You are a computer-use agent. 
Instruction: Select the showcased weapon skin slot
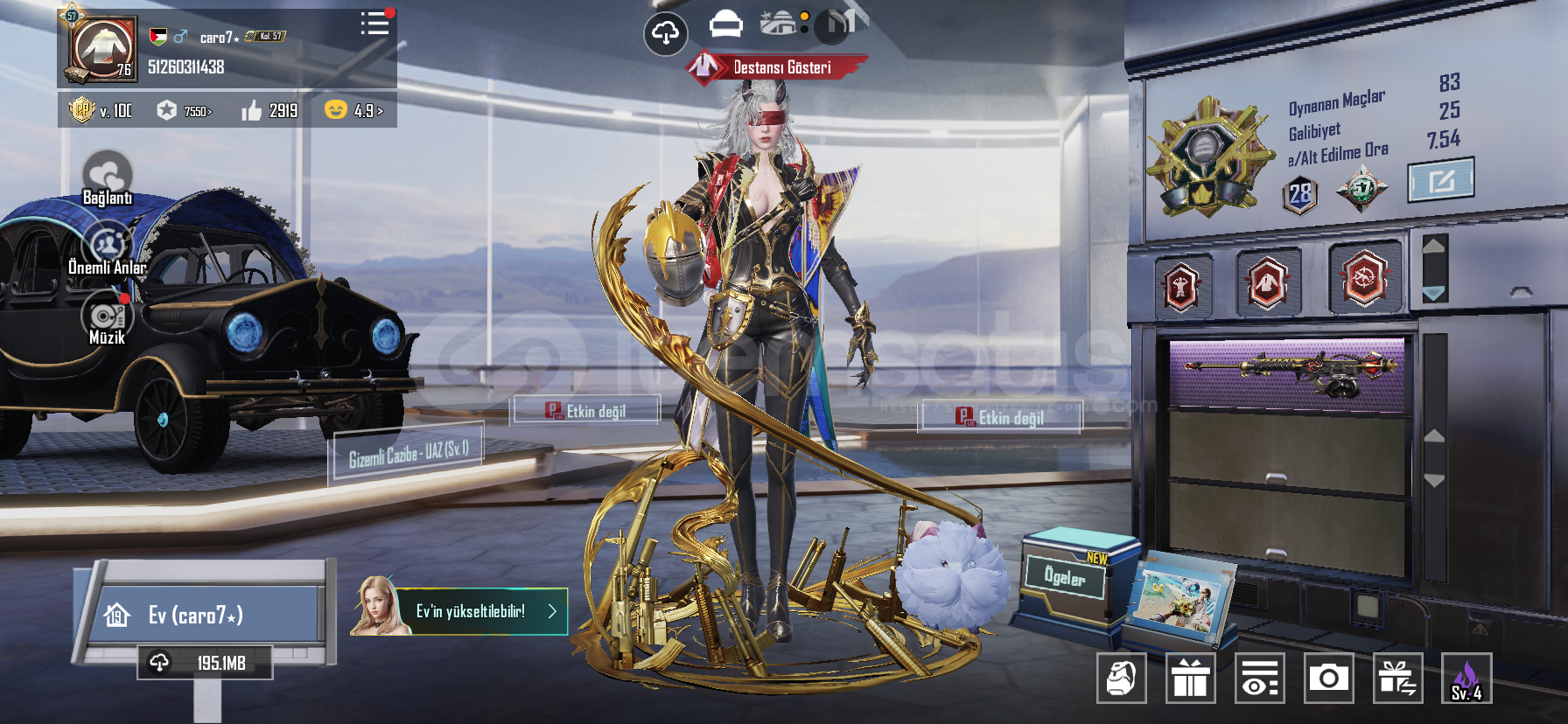coord(1287,373)
